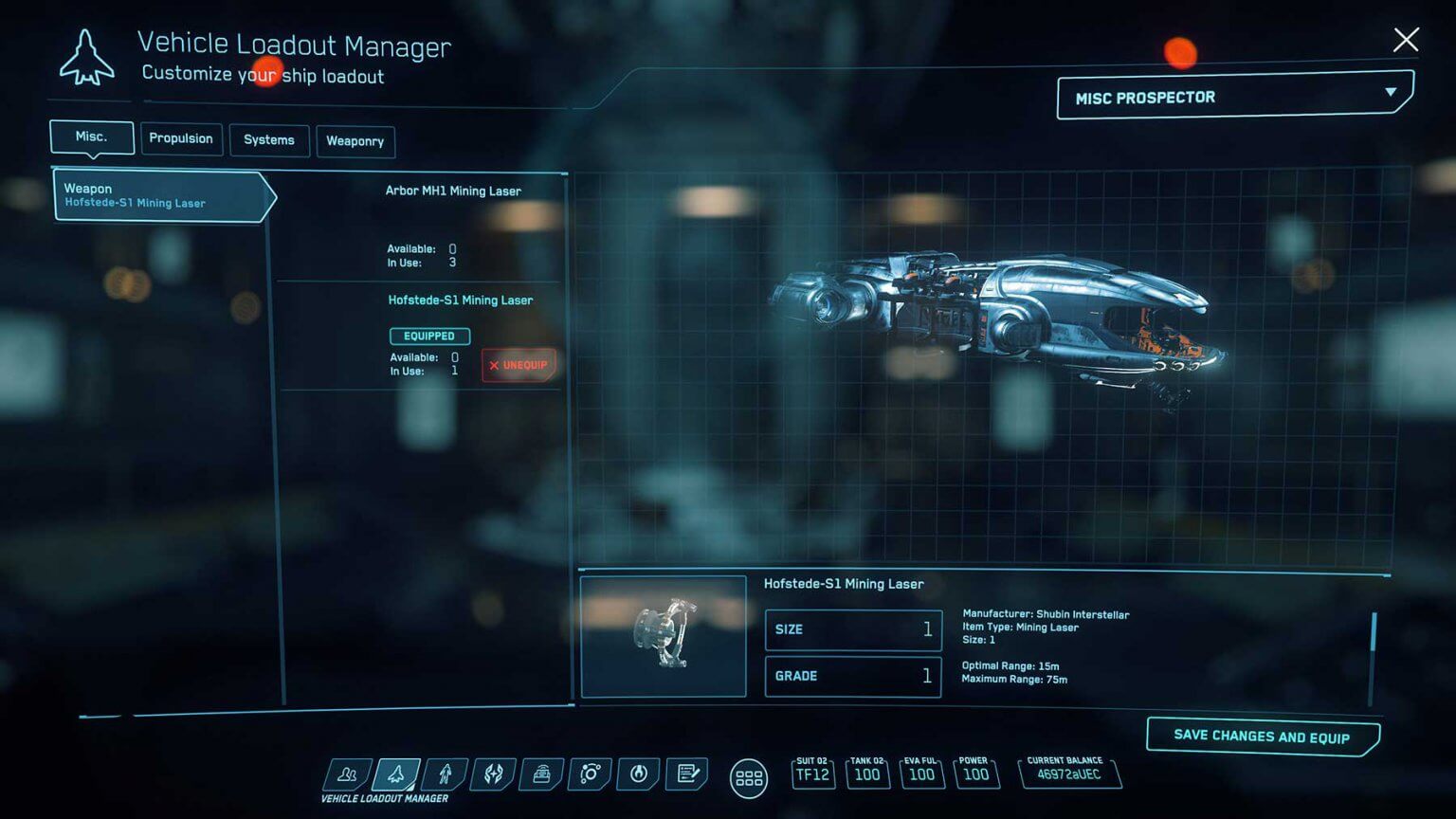Open the character customization person icon
Image resolution: width=1456 pixels, height=819 pixels.
point(446,776)
